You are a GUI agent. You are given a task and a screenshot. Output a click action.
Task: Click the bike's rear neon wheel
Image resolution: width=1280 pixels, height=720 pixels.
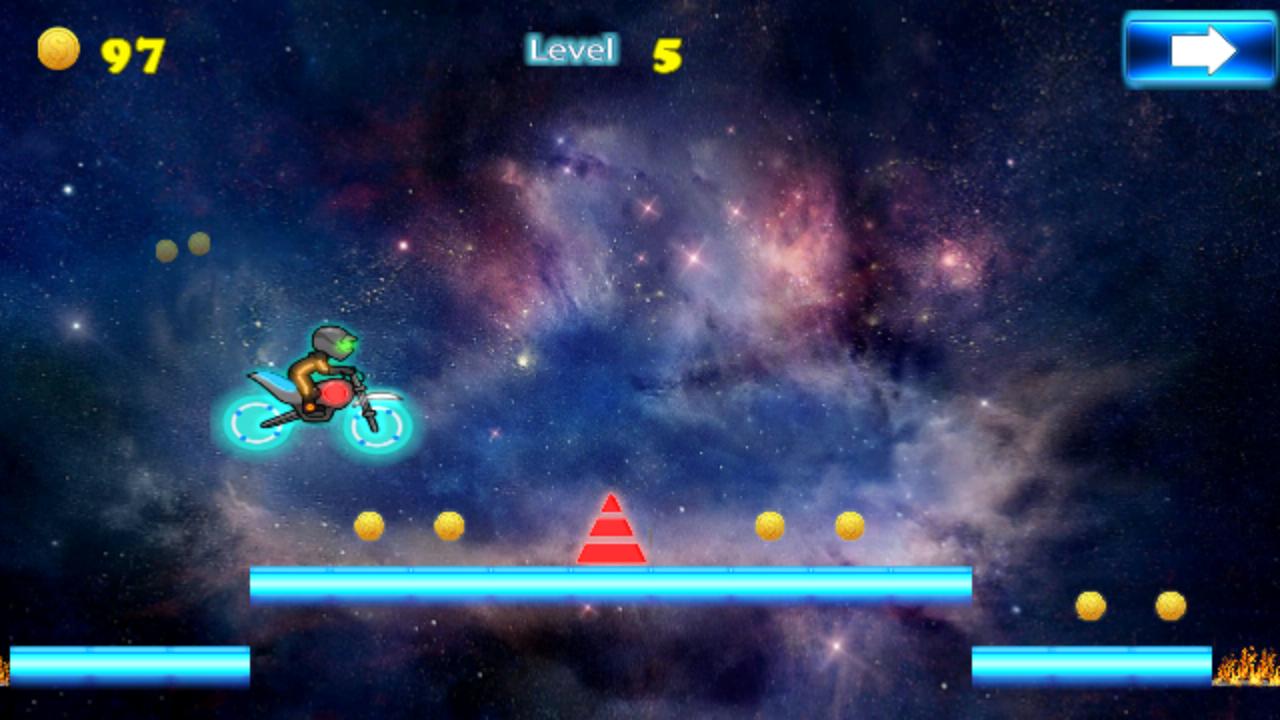[256, 421]
